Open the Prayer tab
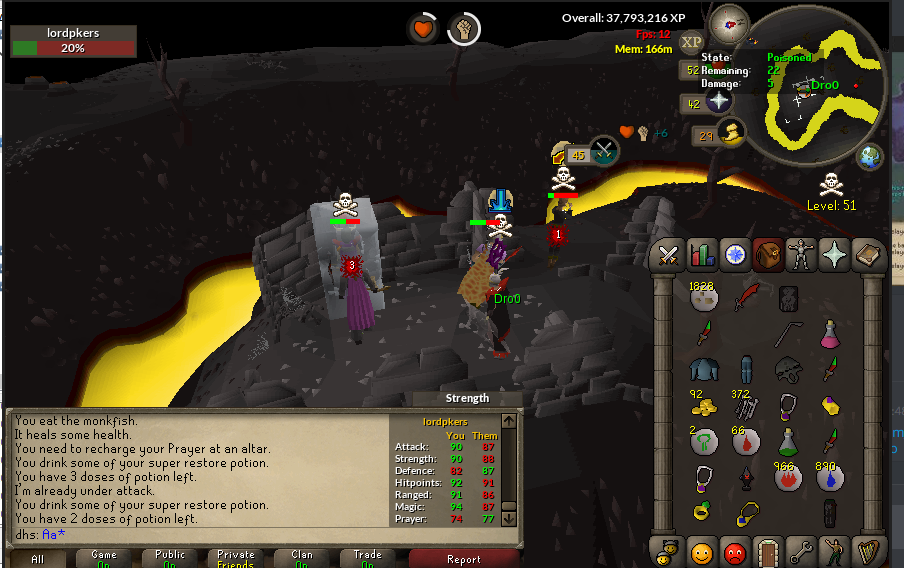 click(834, 257)
